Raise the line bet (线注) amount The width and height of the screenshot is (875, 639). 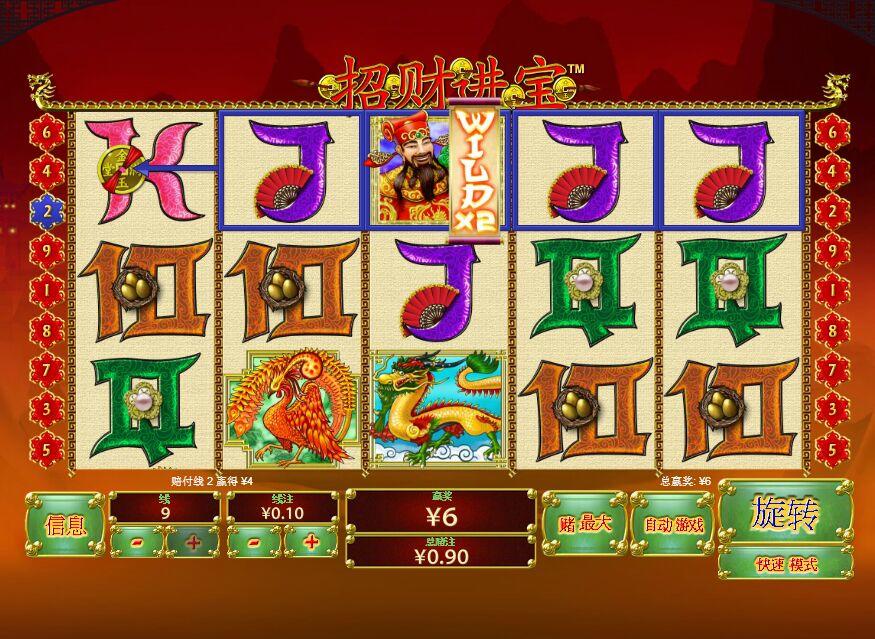[310, 542]
